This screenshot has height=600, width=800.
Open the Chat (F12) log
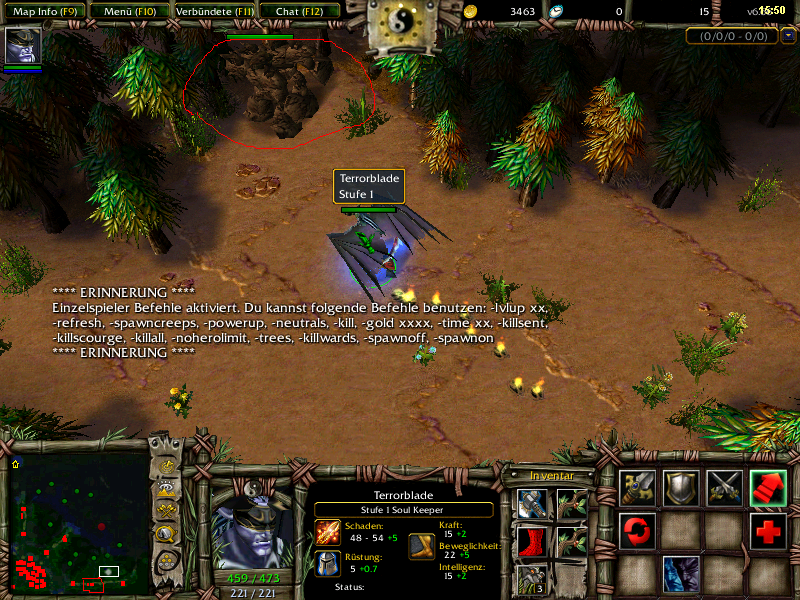(x=299, y=11)
